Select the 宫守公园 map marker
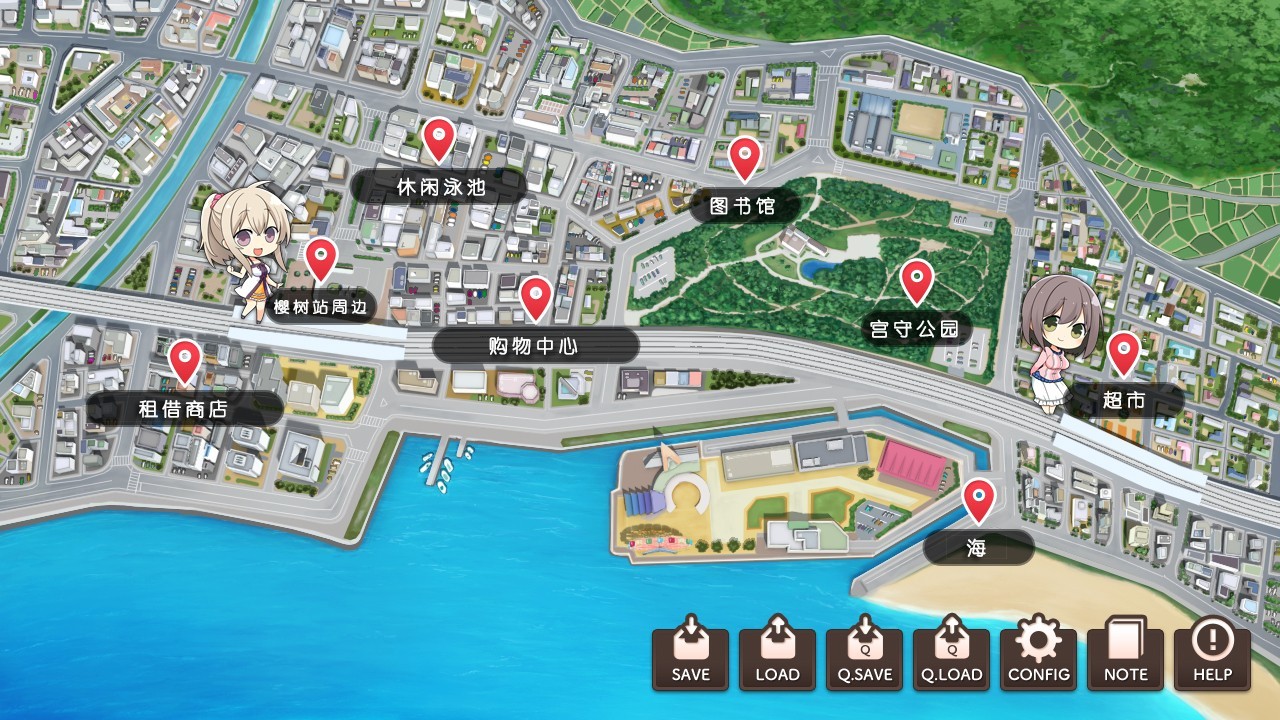 point(915,328)
